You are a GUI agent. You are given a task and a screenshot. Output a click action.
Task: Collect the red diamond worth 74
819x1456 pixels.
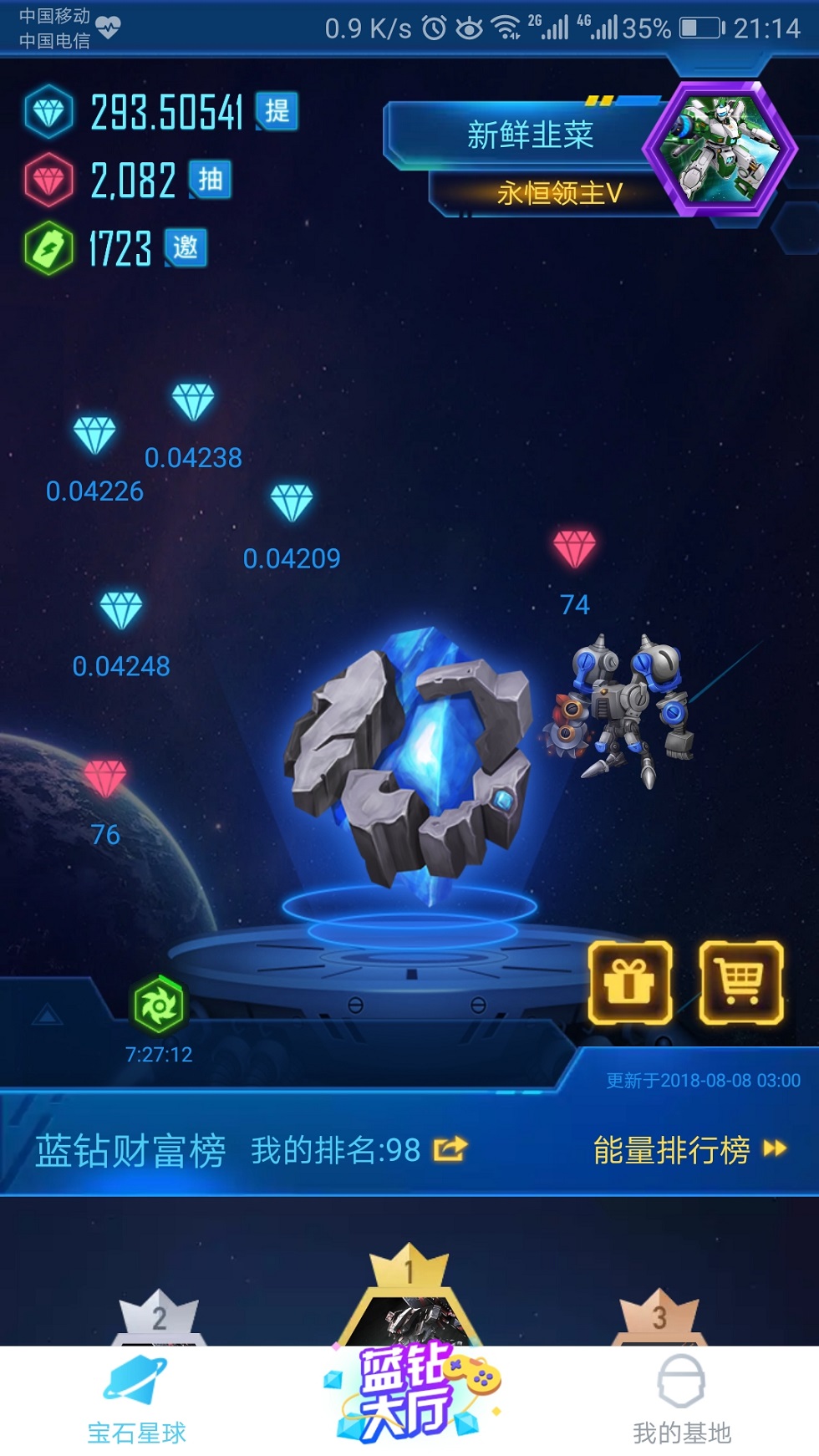coord(575,549)
